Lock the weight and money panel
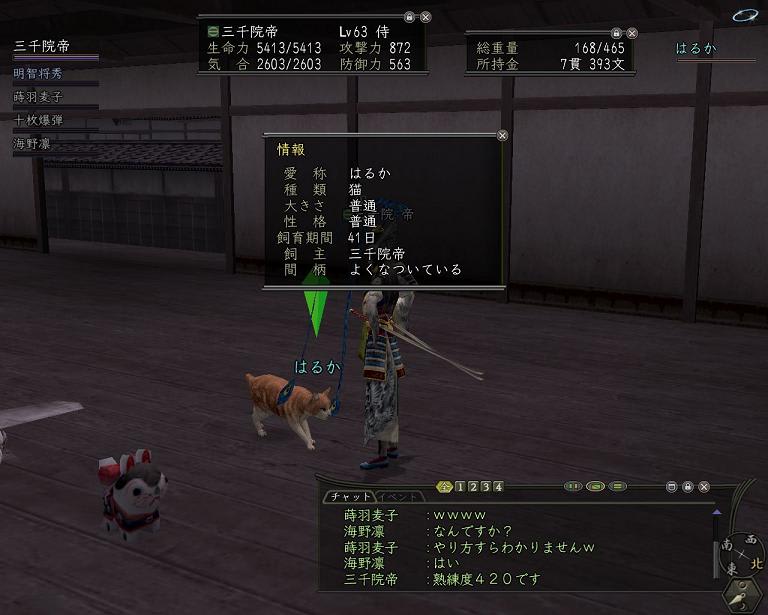 (x=616, y=33)
